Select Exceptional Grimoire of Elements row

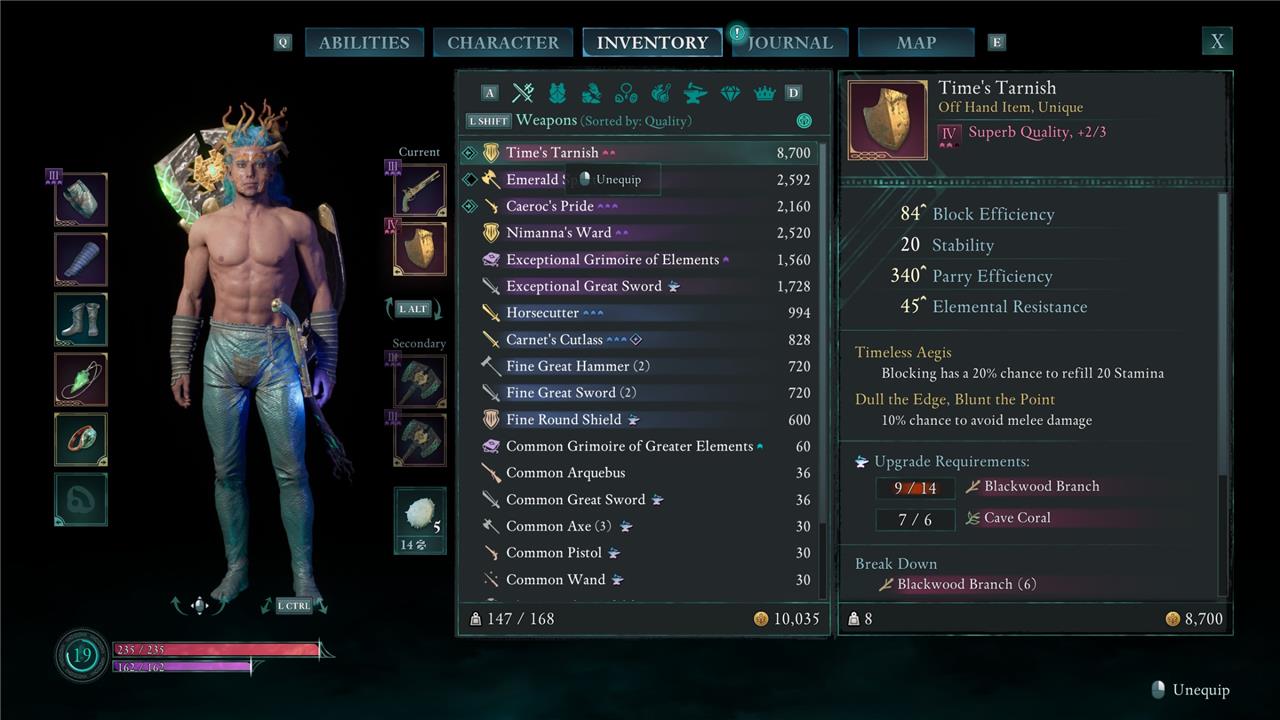click(x=612, y=260)
